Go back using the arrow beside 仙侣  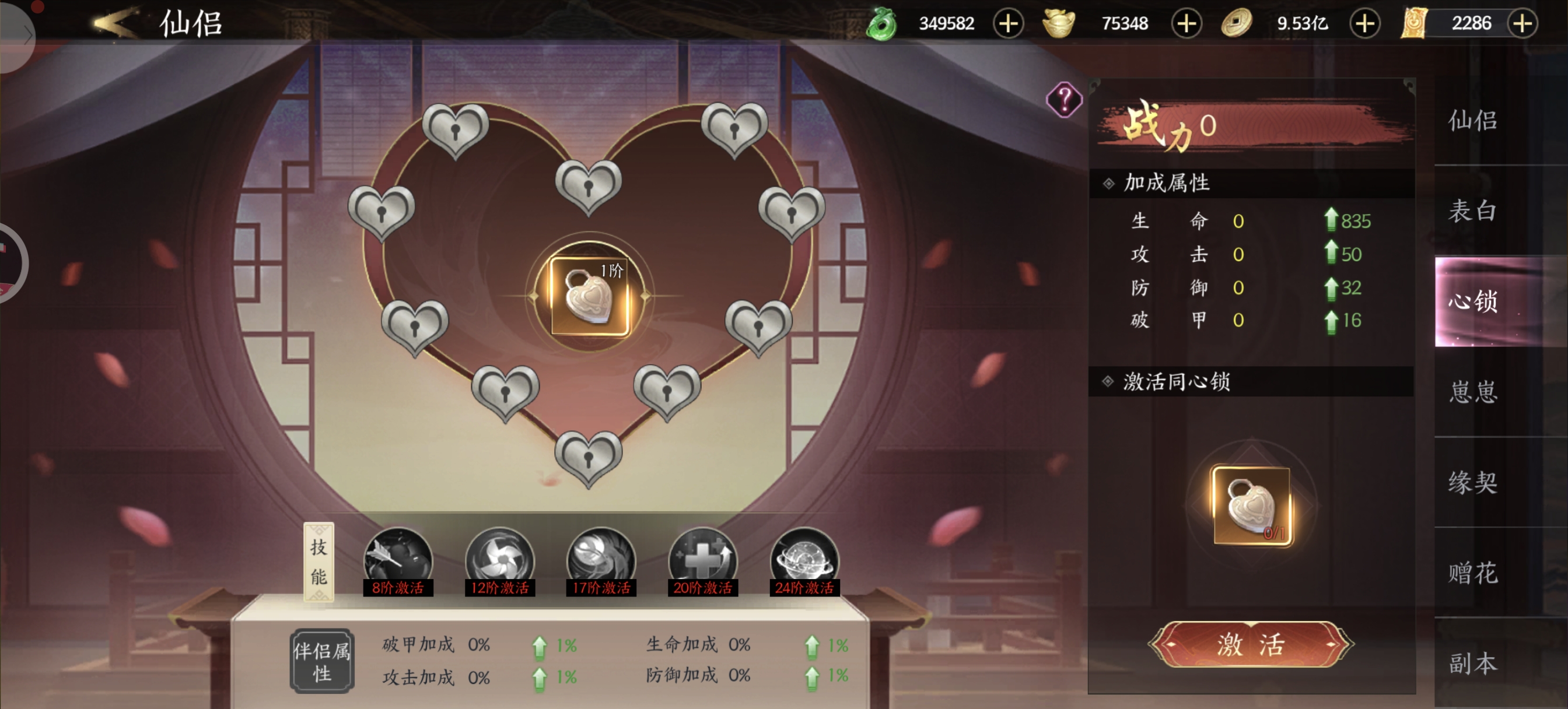(116, 23)
